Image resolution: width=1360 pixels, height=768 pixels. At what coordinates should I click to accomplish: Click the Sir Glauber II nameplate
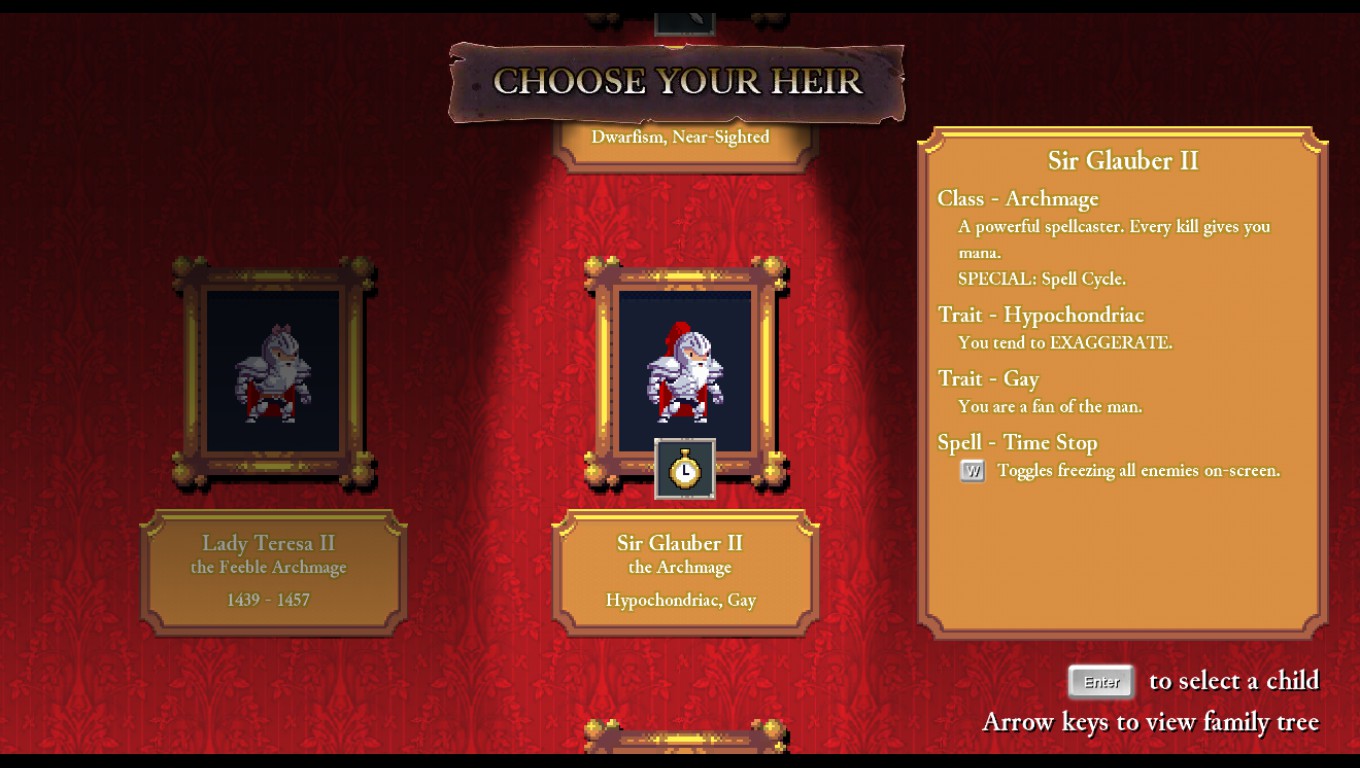click(685, 572)
